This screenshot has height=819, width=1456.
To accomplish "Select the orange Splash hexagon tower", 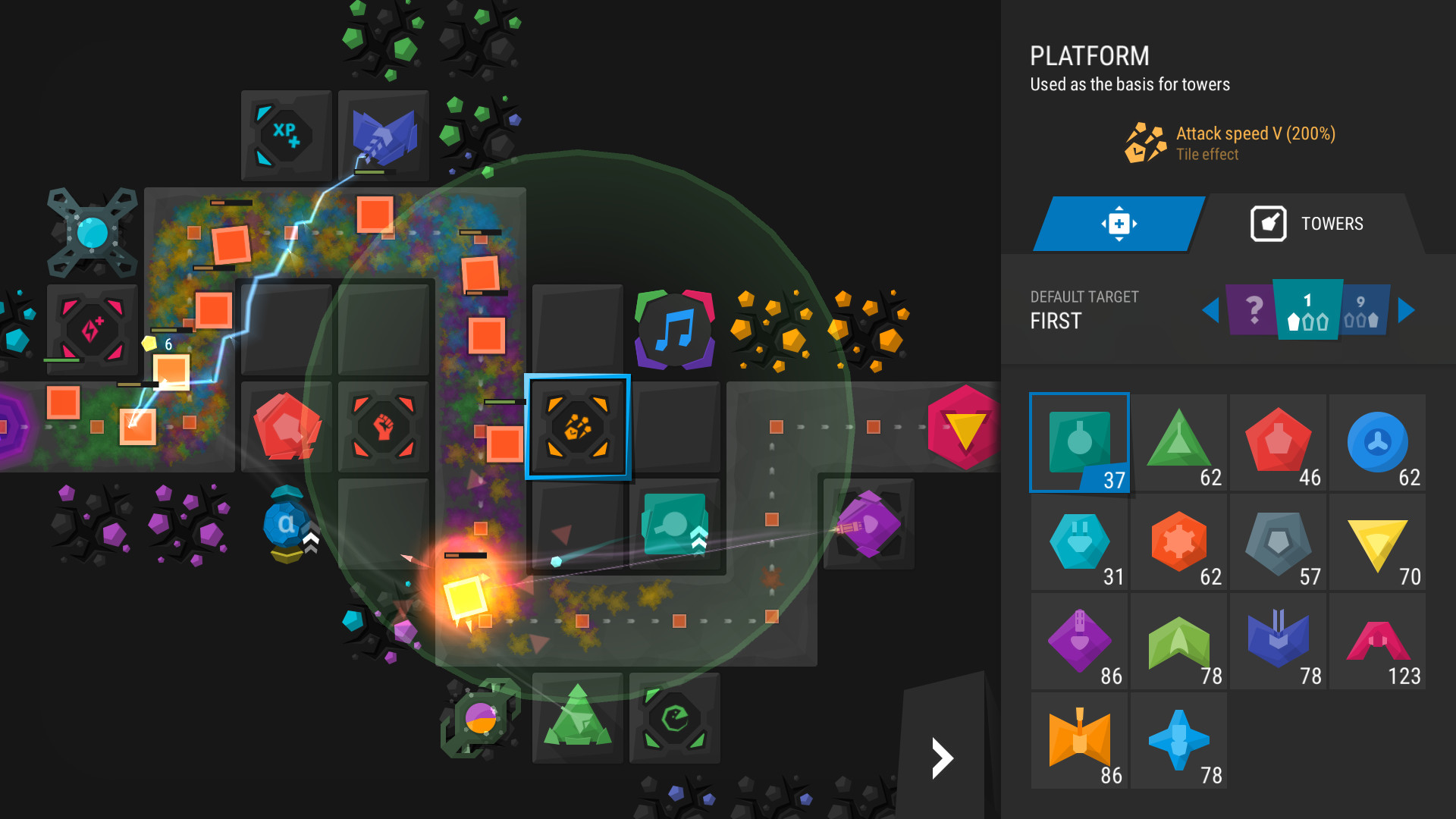I will [1178, 542].
